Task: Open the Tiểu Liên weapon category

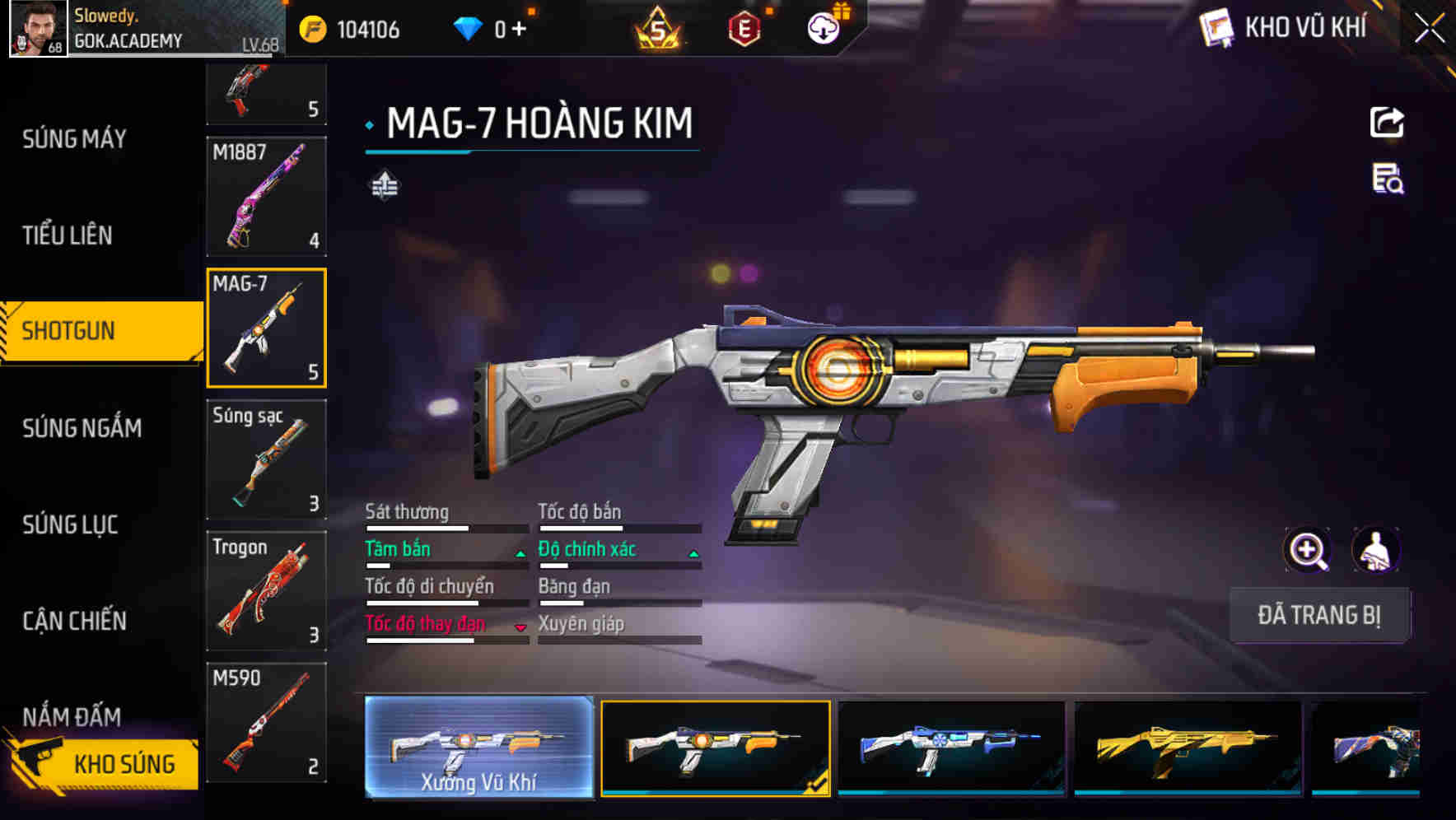Action: pos(68,235)
